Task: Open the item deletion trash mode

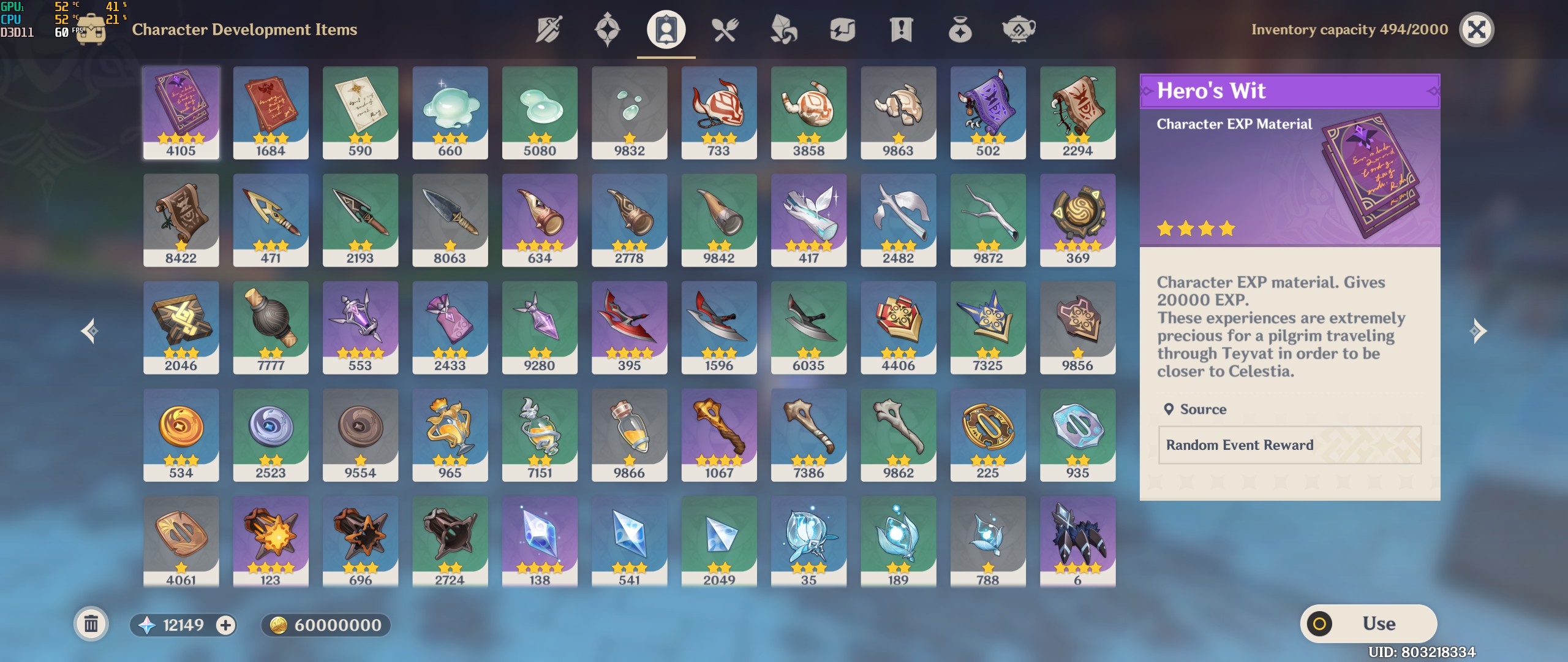Action: click(91, 623)
